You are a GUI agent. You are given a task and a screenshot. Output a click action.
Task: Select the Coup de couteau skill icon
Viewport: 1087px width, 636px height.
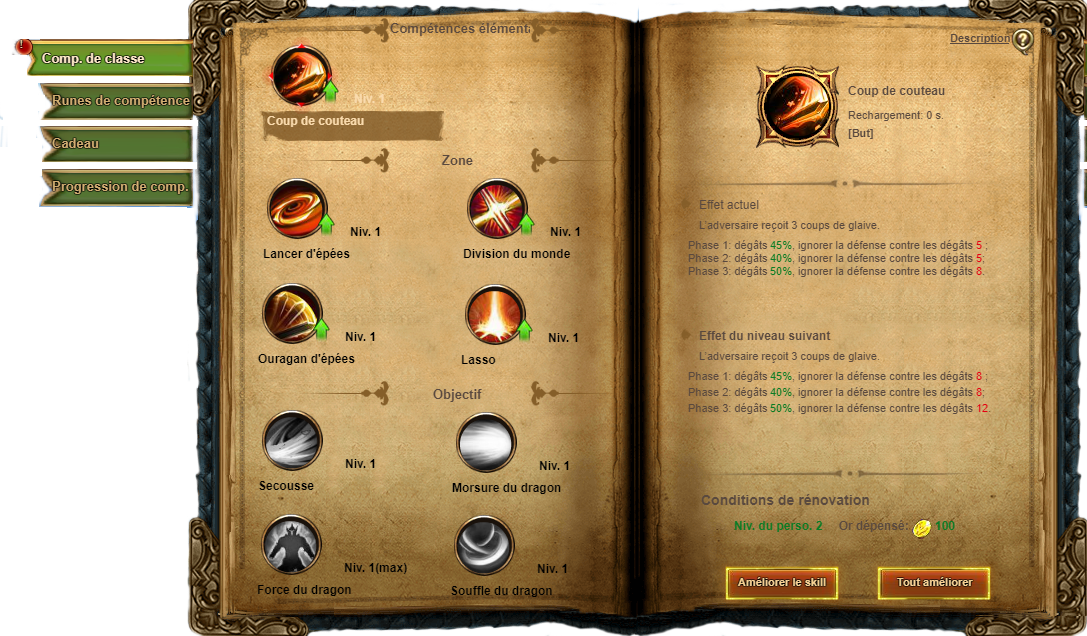pos(301,76)
